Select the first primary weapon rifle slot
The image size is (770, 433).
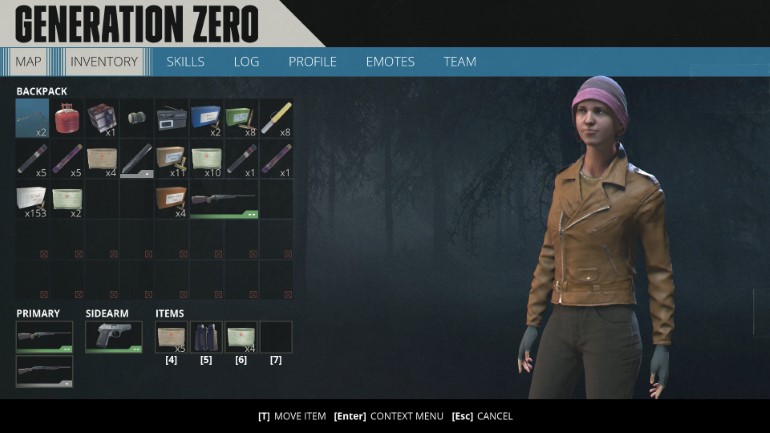pyautogui.click(x=44, y=336)
